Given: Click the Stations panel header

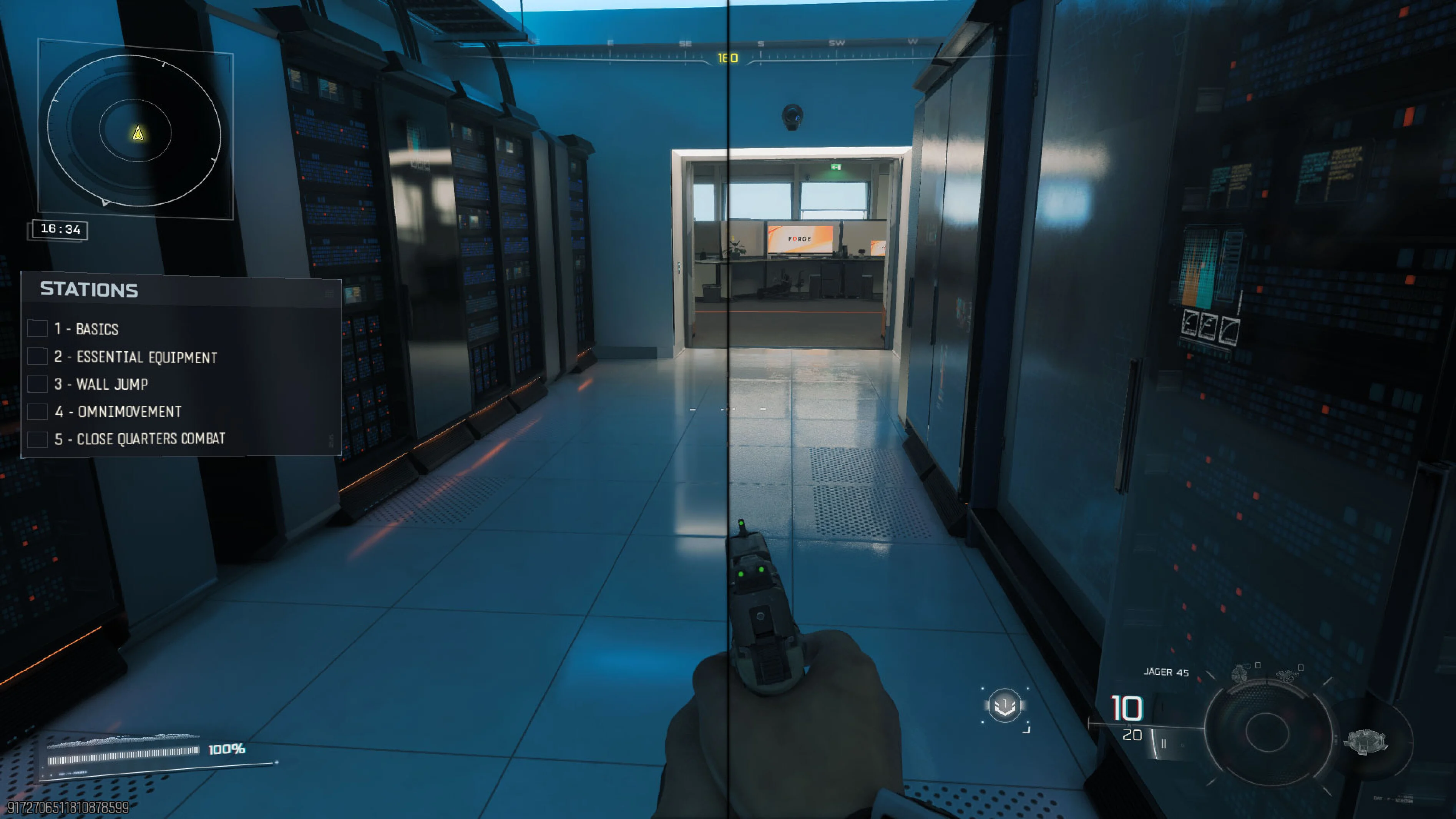Looking at the screenshot, I should 89,290.
